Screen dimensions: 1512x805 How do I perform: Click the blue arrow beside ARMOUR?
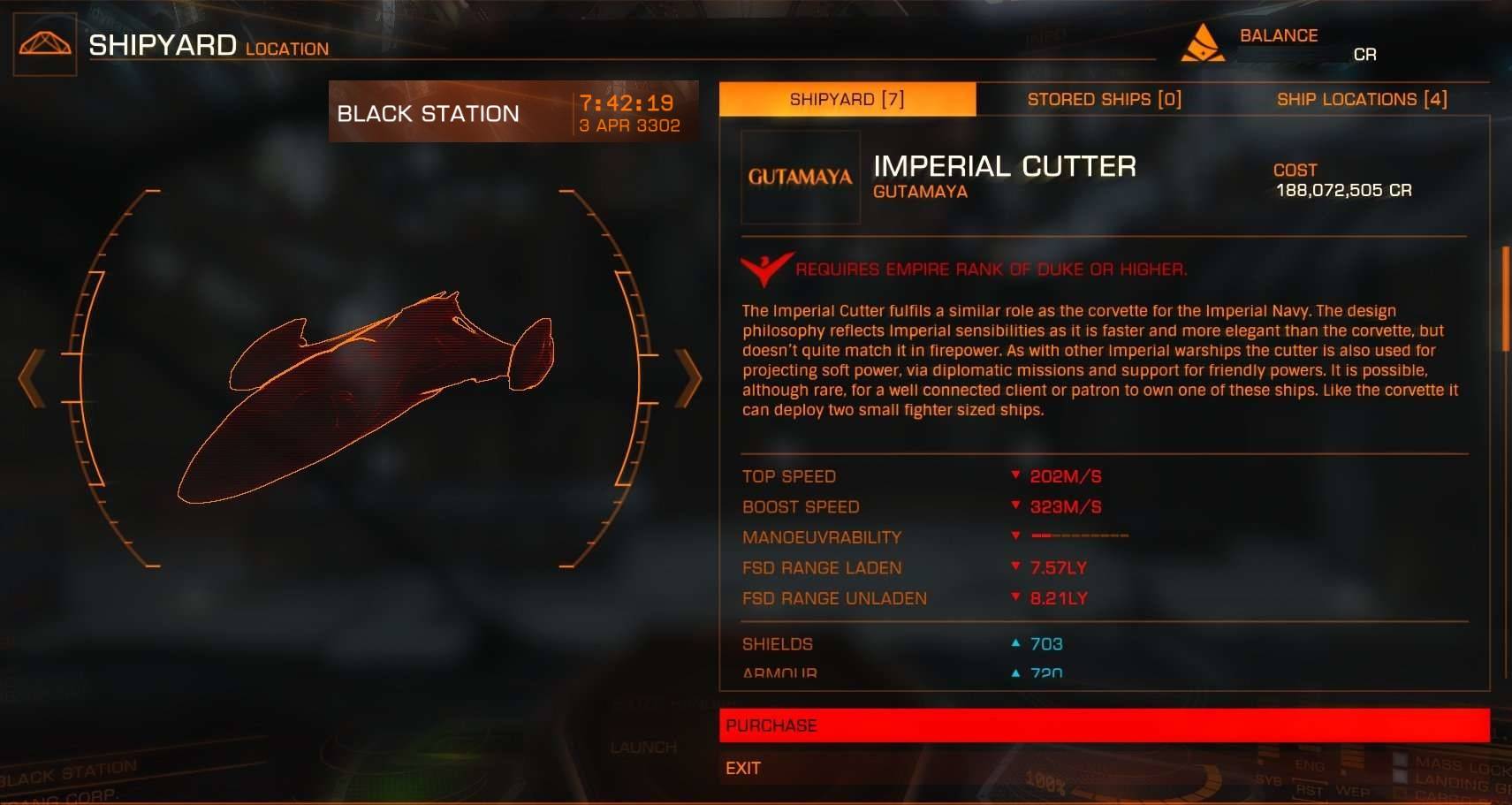point(1014,672)
